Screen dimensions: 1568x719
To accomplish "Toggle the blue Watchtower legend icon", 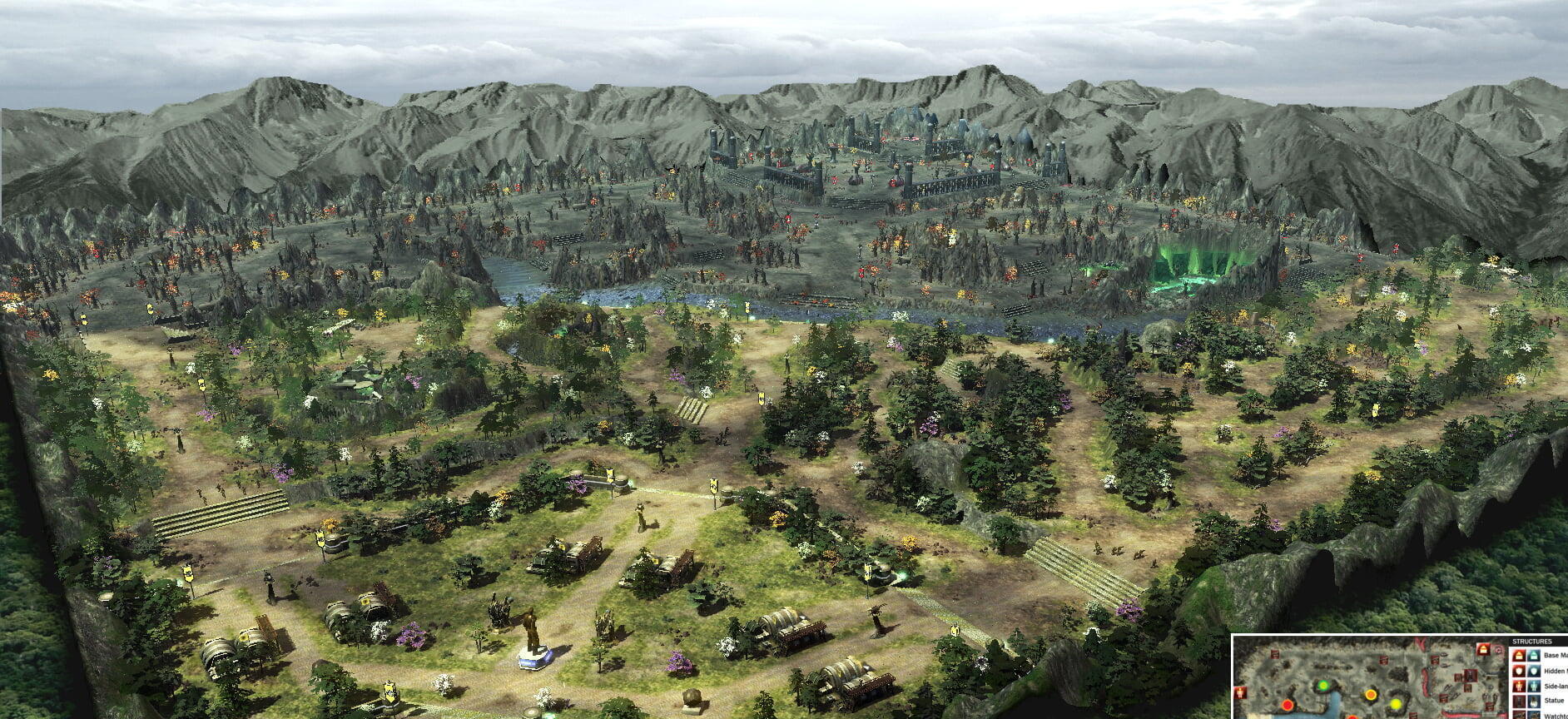I will (1534, 716).
